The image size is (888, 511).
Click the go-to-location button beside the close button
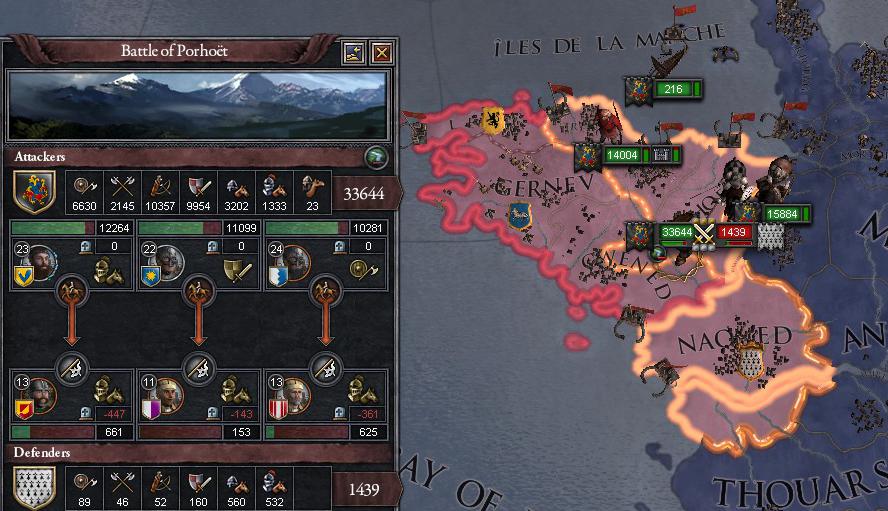coord(354,52)
